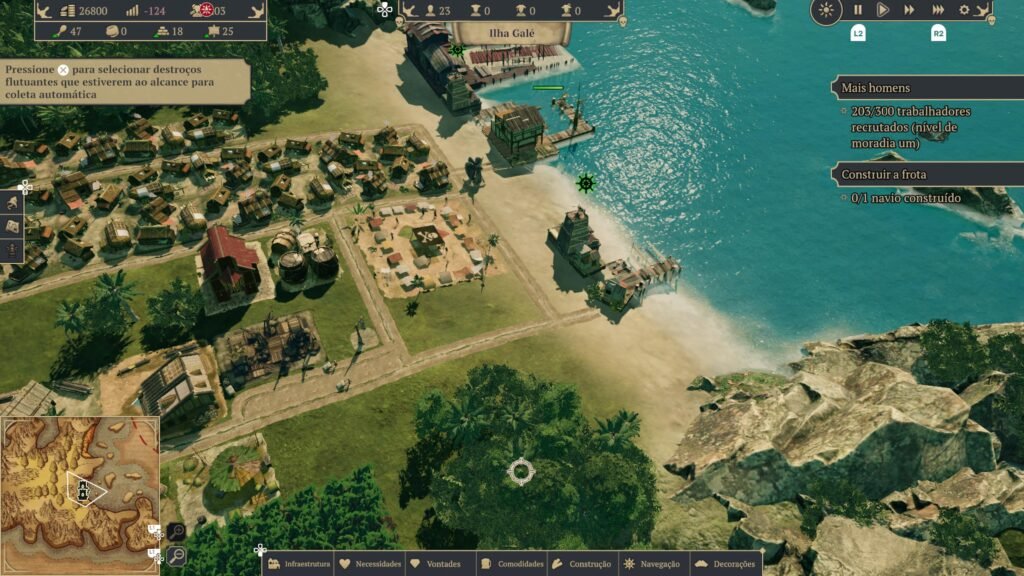The width and height of the screenshot is (1024, 576).
Task: Switch to double fast-forward speed
Action: [909, 10]
